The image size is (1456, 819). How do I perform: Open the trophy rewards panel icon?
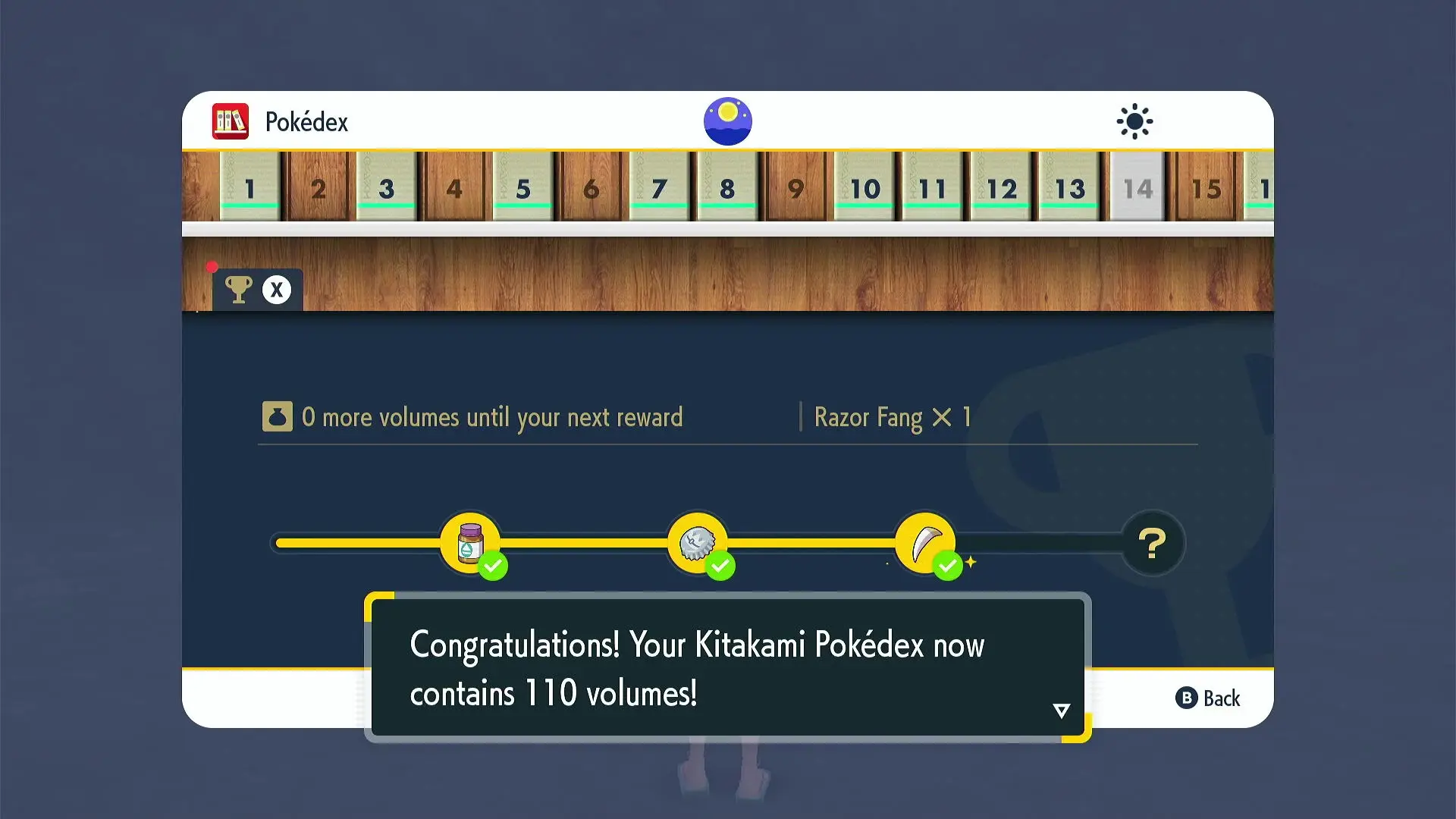(x=238, y=289)
